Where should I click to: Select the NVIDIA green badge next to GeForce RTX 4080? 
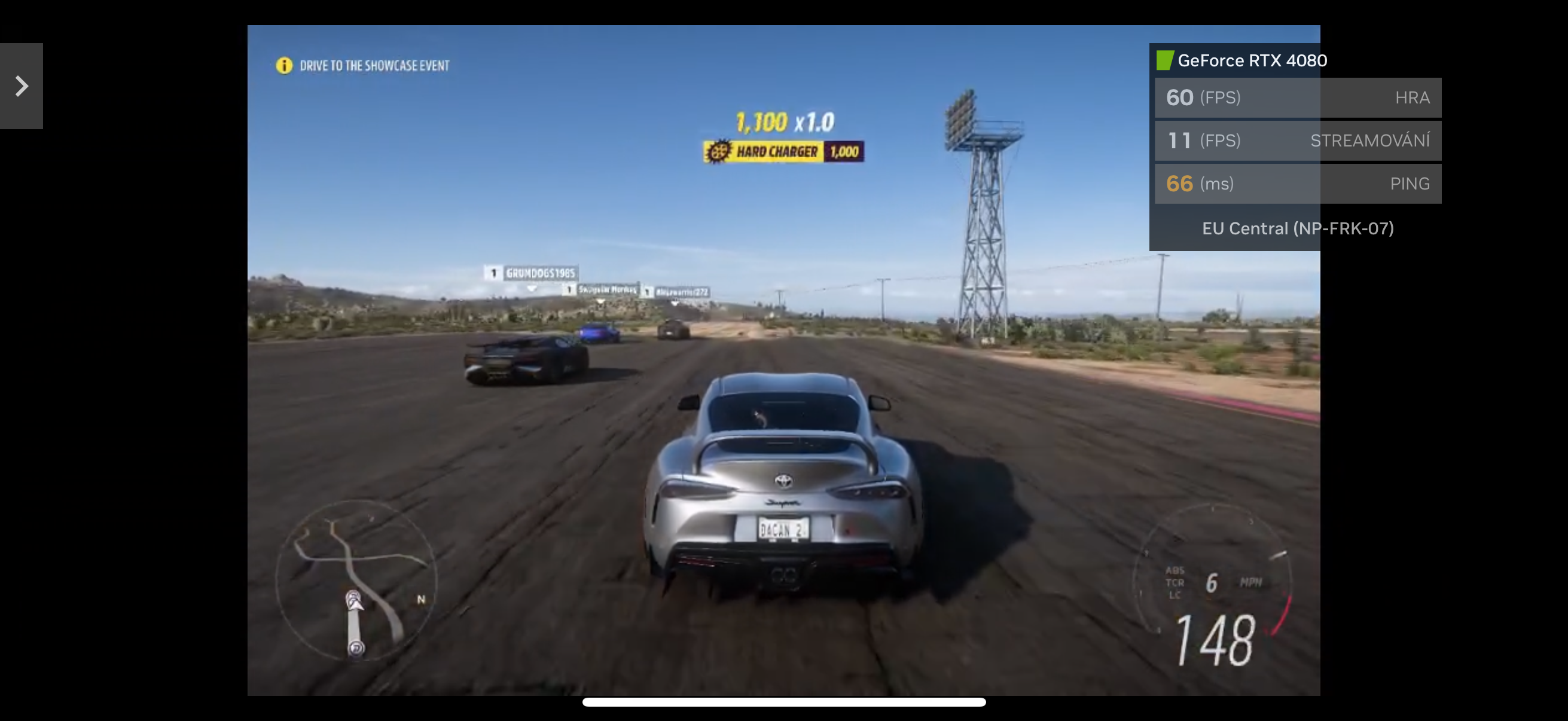click(x=1163, y=60)
